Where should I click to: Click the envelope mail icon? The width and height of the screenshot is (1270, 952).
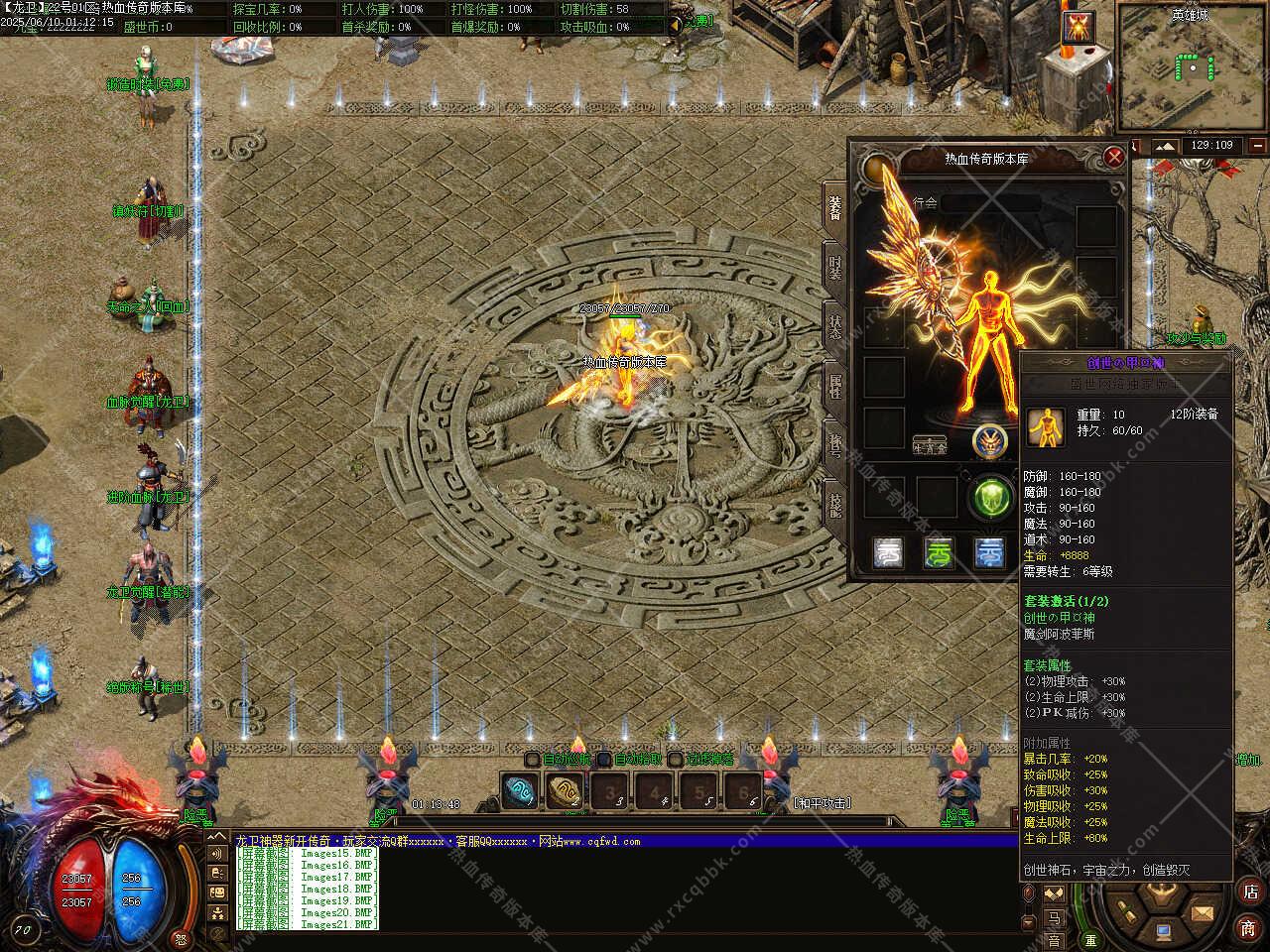(1203, 910)
